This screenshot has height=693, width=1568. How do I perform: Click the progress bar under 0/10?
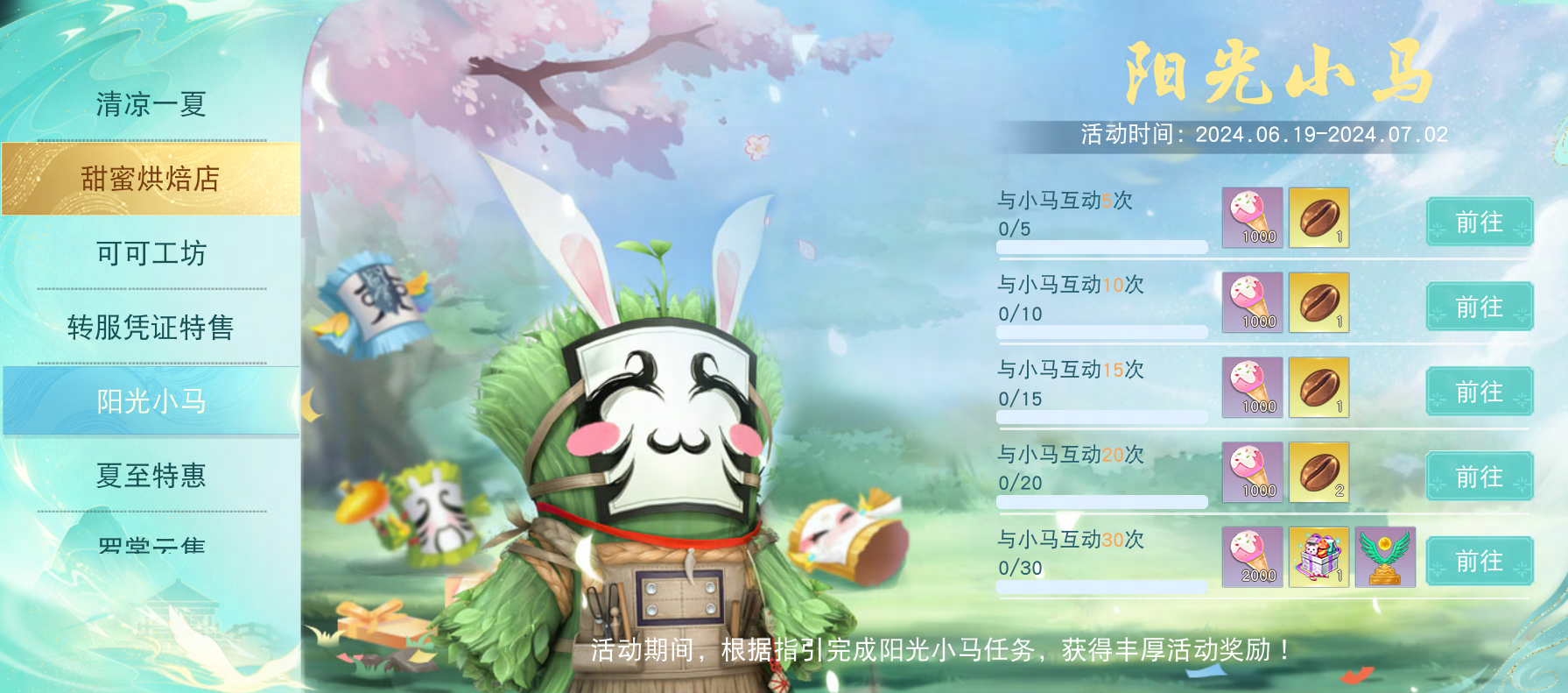pos(1101,332)
